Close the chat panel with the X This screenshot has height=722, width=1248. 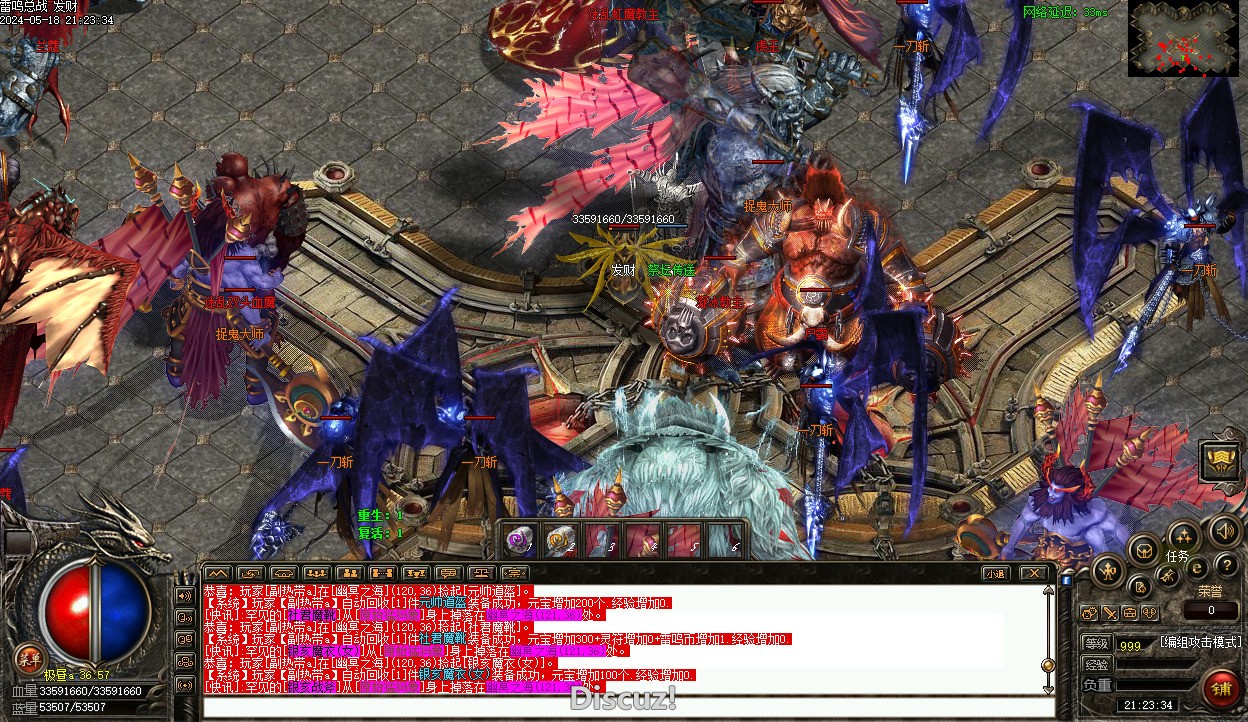point(1034,573)
